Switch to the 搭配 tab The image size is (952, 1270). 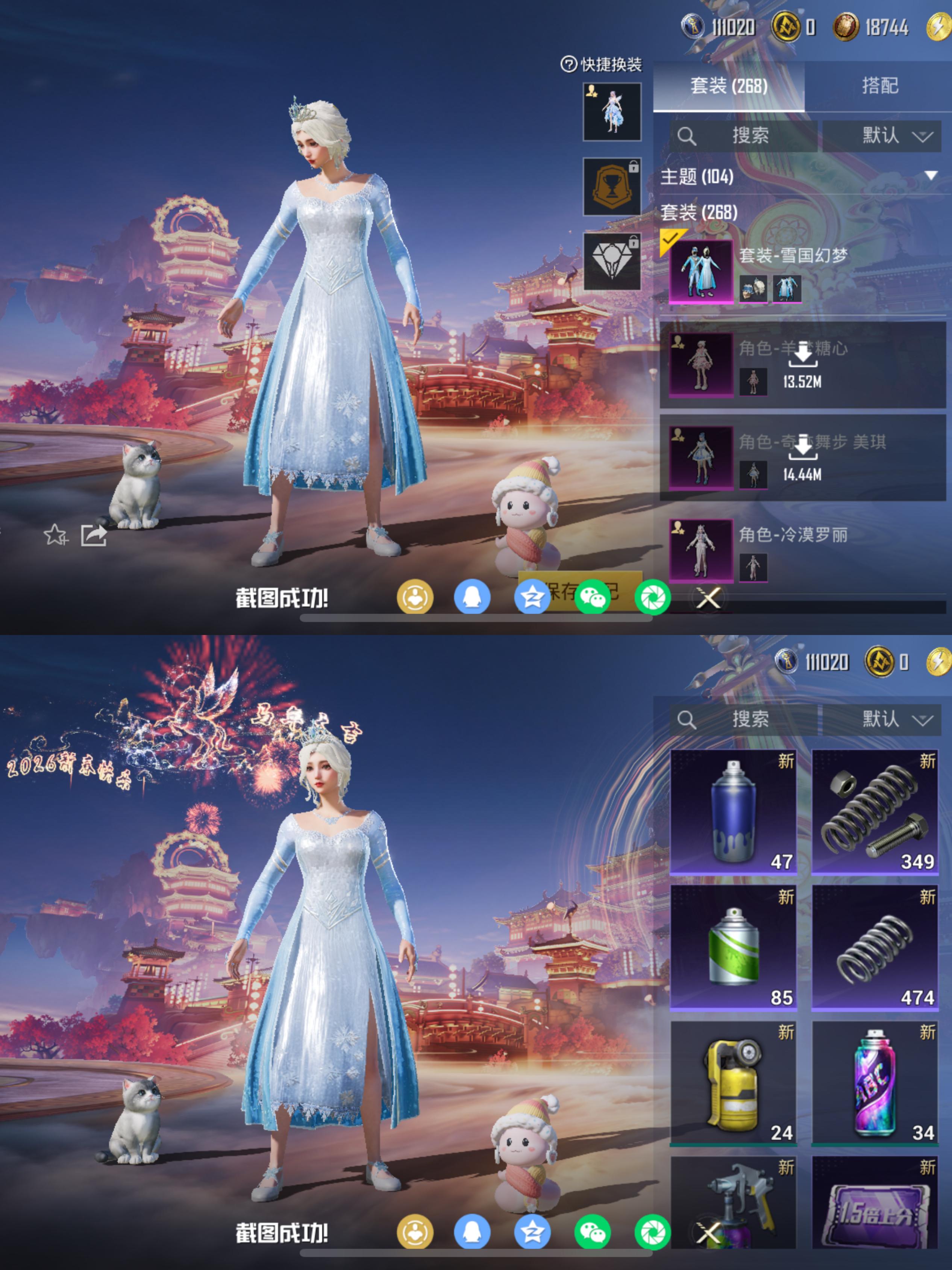point(879,86)
